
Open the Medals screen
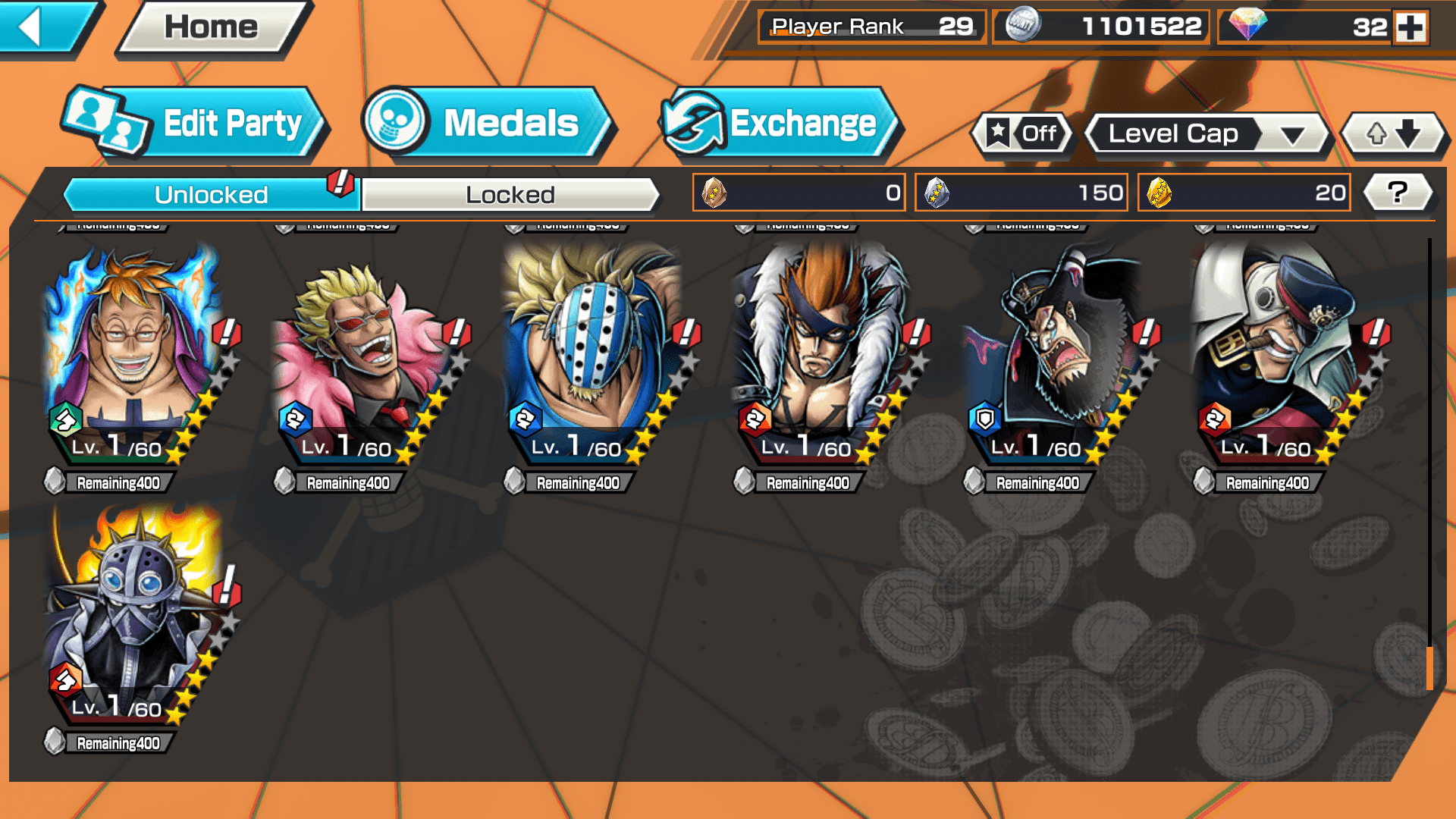click(487, 124)
